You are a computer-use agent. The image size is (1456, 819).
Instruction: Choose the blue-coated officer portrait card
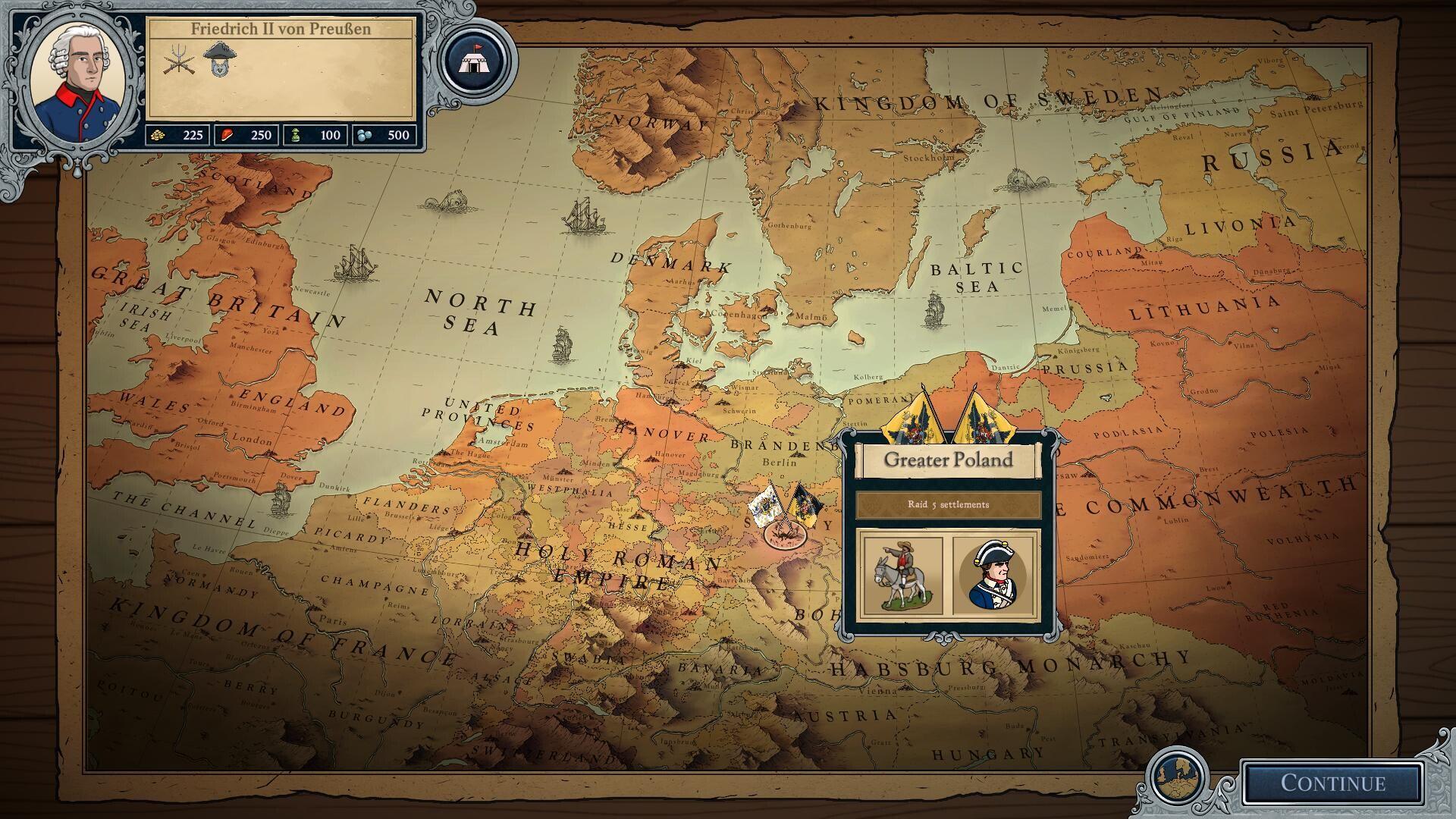[994, 575]
